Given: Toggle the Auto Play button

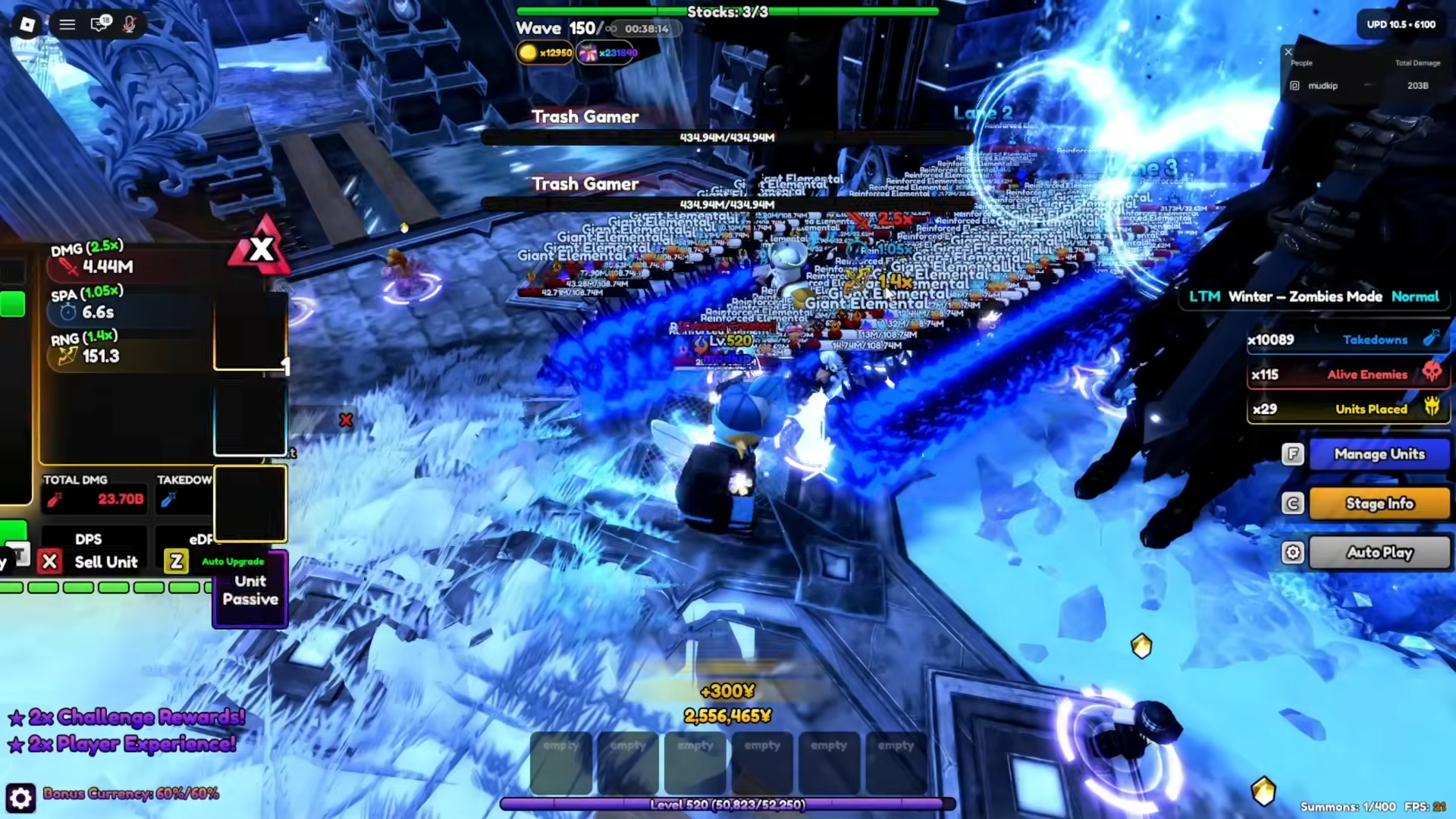Looking at the screenshot, I should 1379,553.
